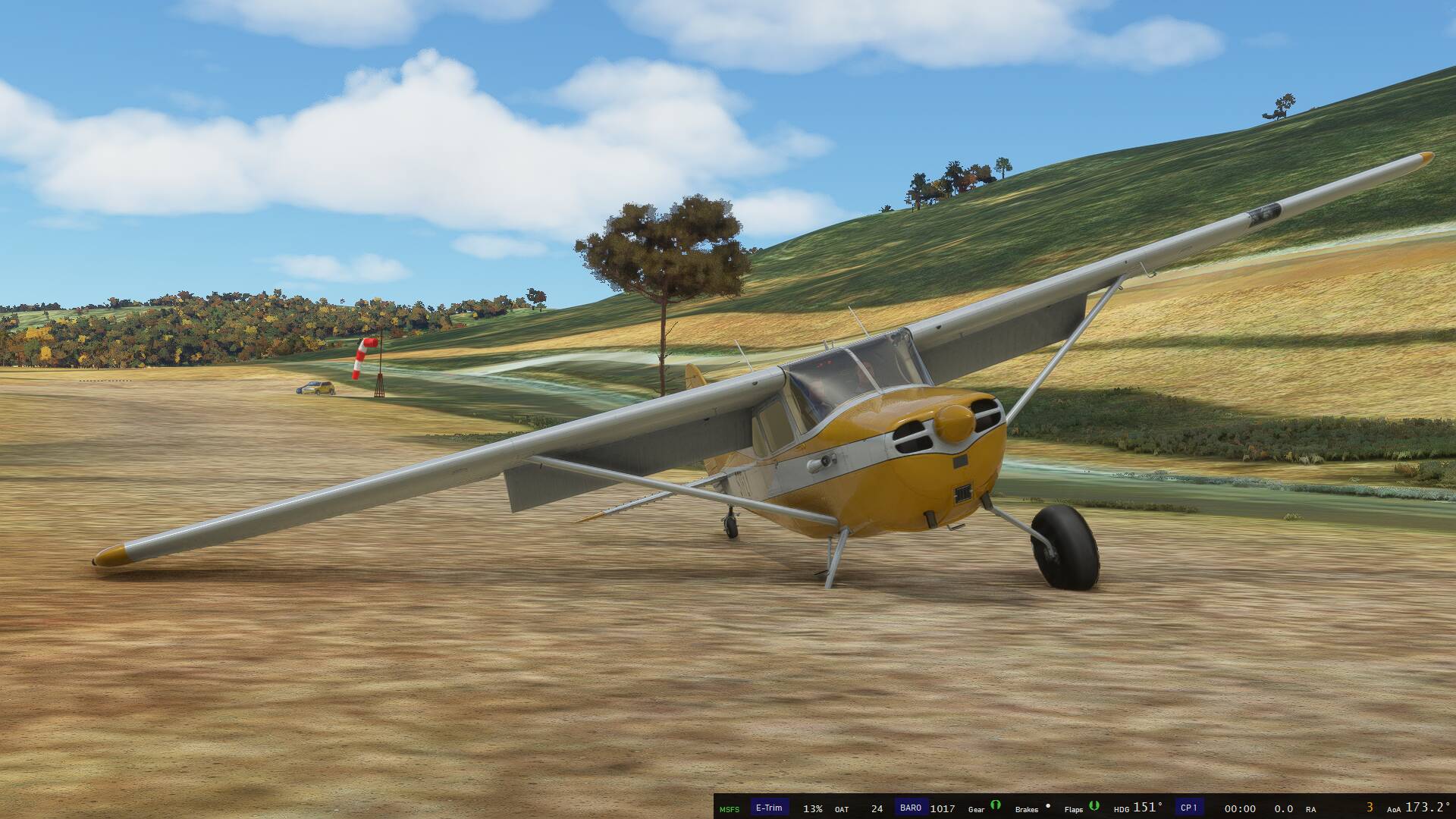Toggle the E-Trim mode
1456x819 pixels.
pos(769,807)
